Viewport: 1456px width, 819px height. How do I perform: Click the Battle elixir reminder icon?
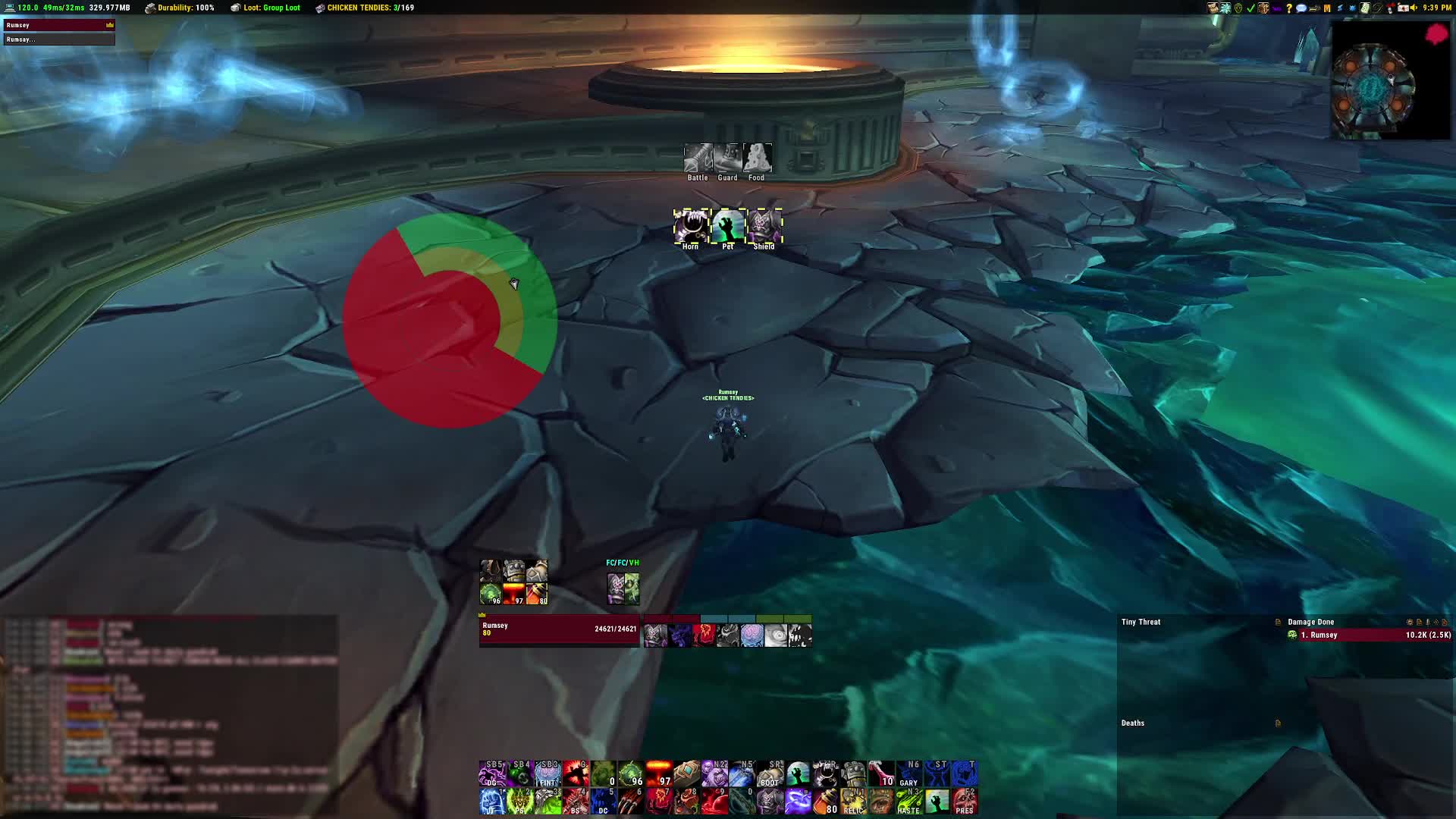click(698, 158)
